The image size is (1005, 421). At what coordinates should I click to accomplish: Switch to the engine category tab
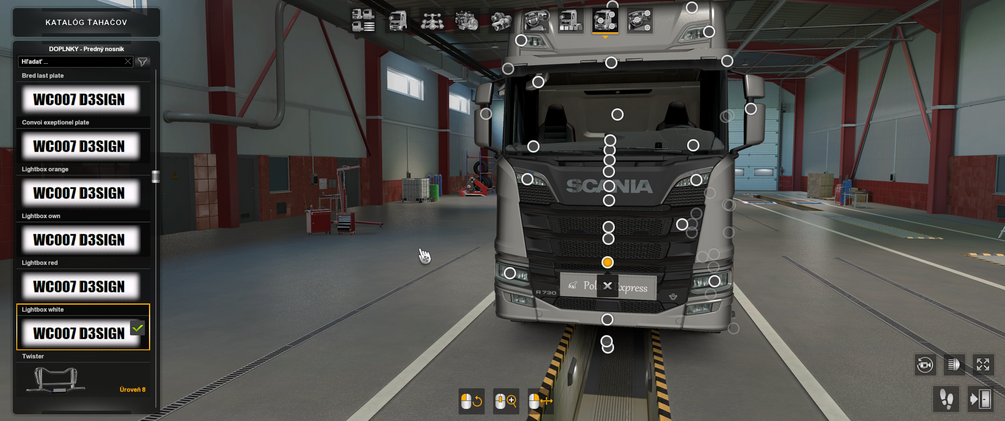pyautogui.click(x=466, y=20)
